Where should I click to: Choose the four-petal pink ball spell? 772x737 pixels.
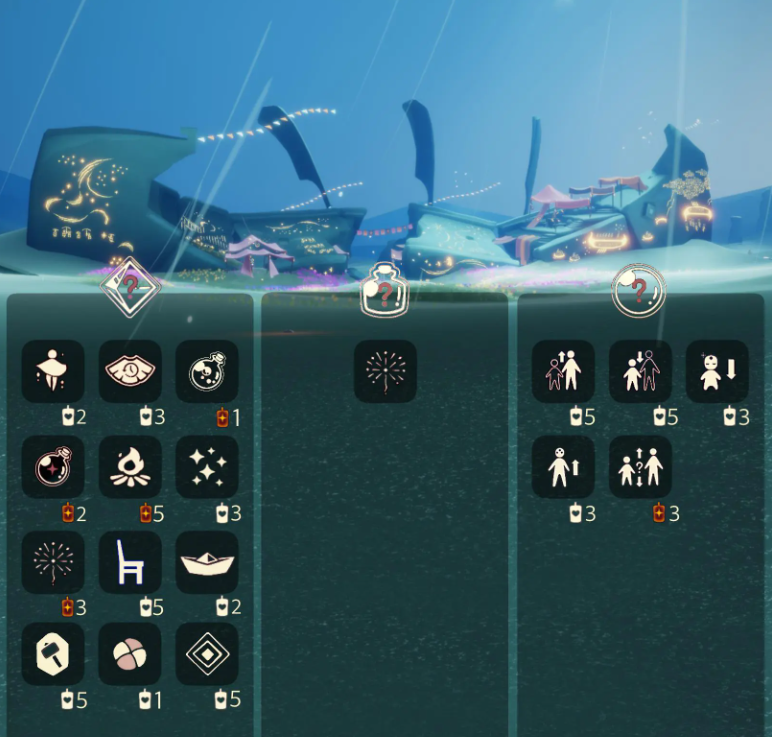[x=130, y=654]
